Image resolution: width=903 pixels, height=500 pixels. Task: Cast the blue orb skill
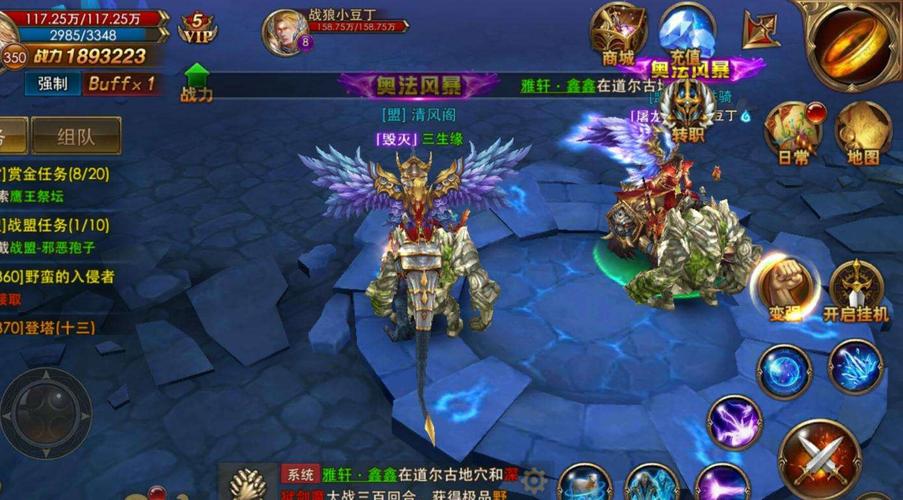[783, 371]
